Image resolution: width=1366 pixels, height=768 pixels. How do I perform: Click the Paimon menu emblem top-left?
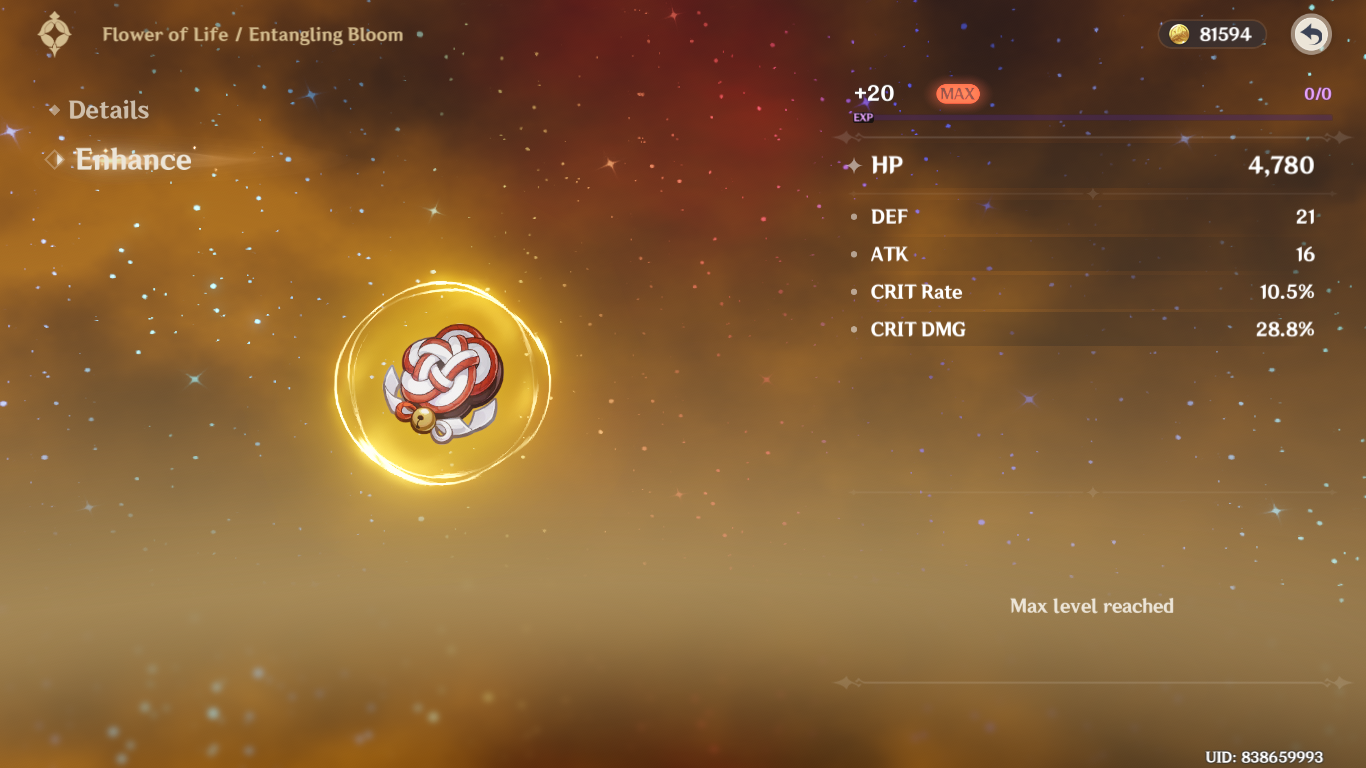pos(54,33)
